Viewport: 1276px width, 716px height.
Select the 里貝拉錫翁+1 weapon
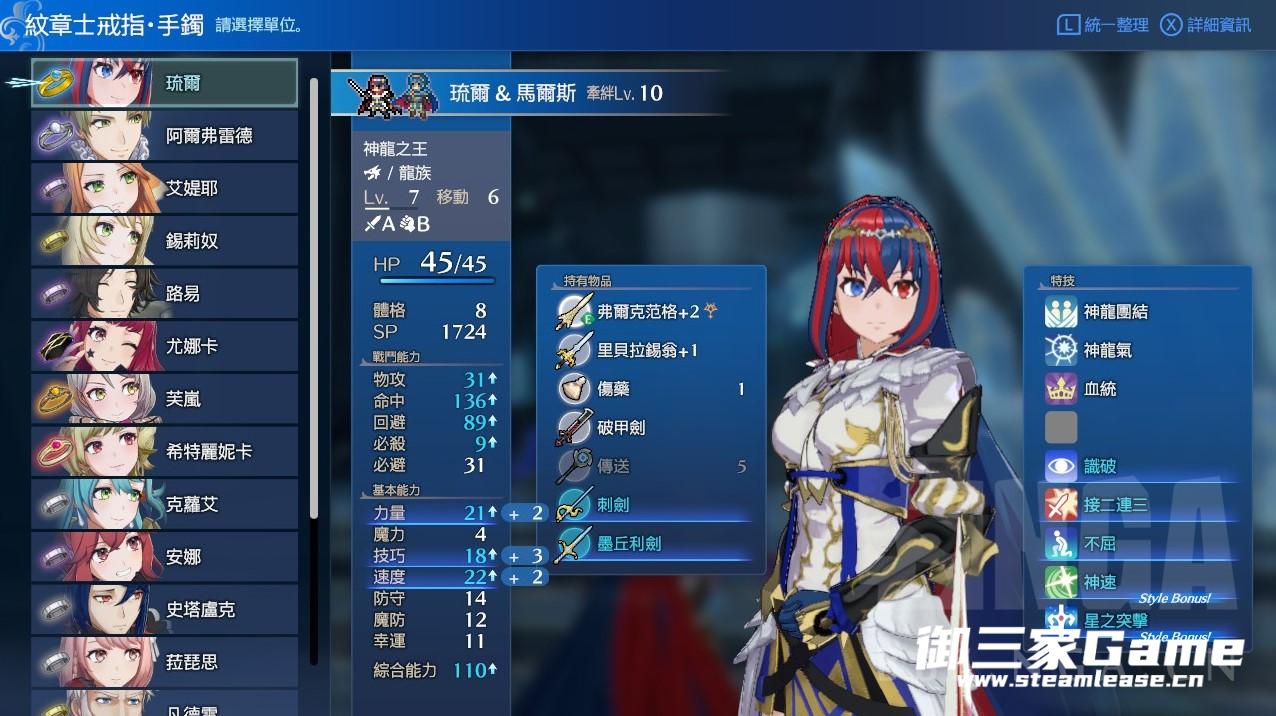650,351
